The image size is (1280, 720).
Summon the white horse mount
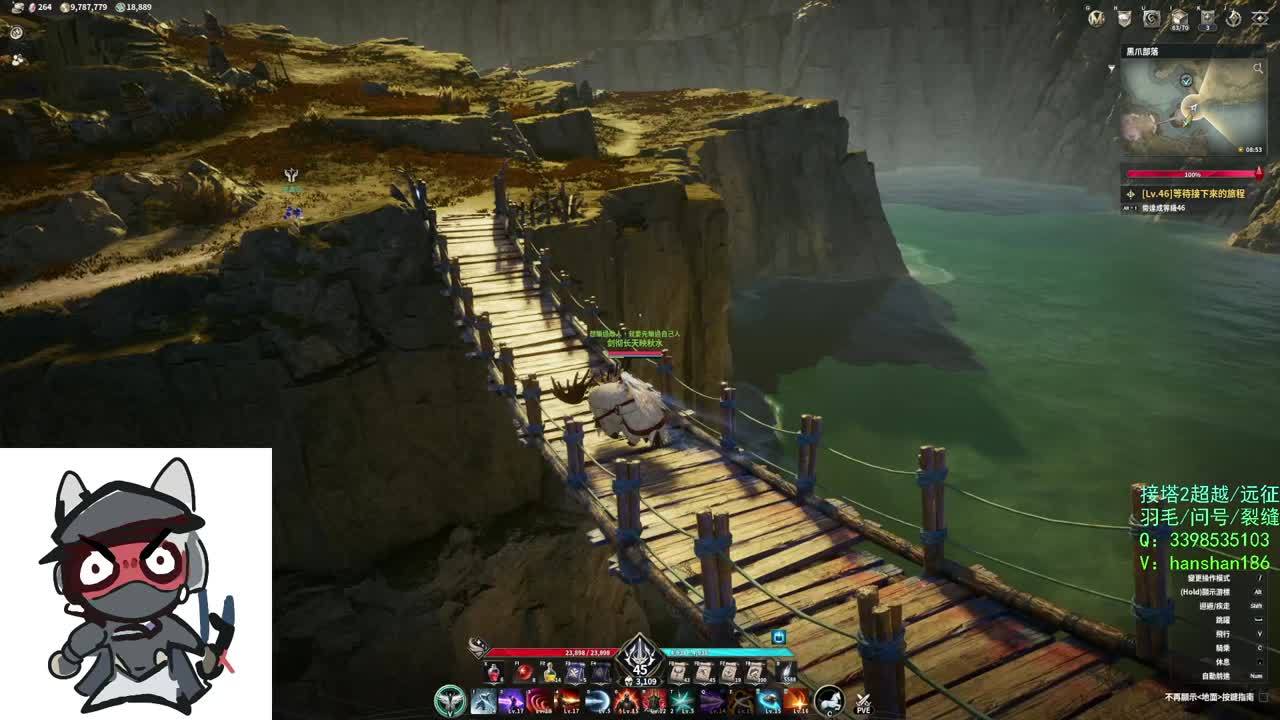pyautogui.click(x=829, y=701)
